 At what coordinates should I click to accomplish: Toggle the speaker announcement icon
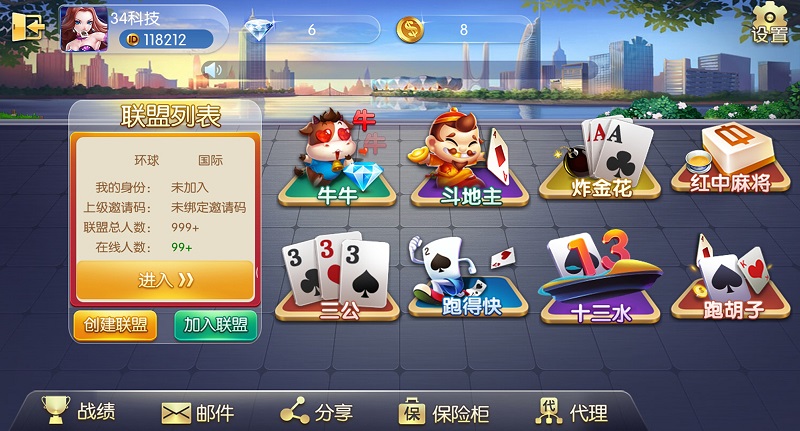coord(212,69)
